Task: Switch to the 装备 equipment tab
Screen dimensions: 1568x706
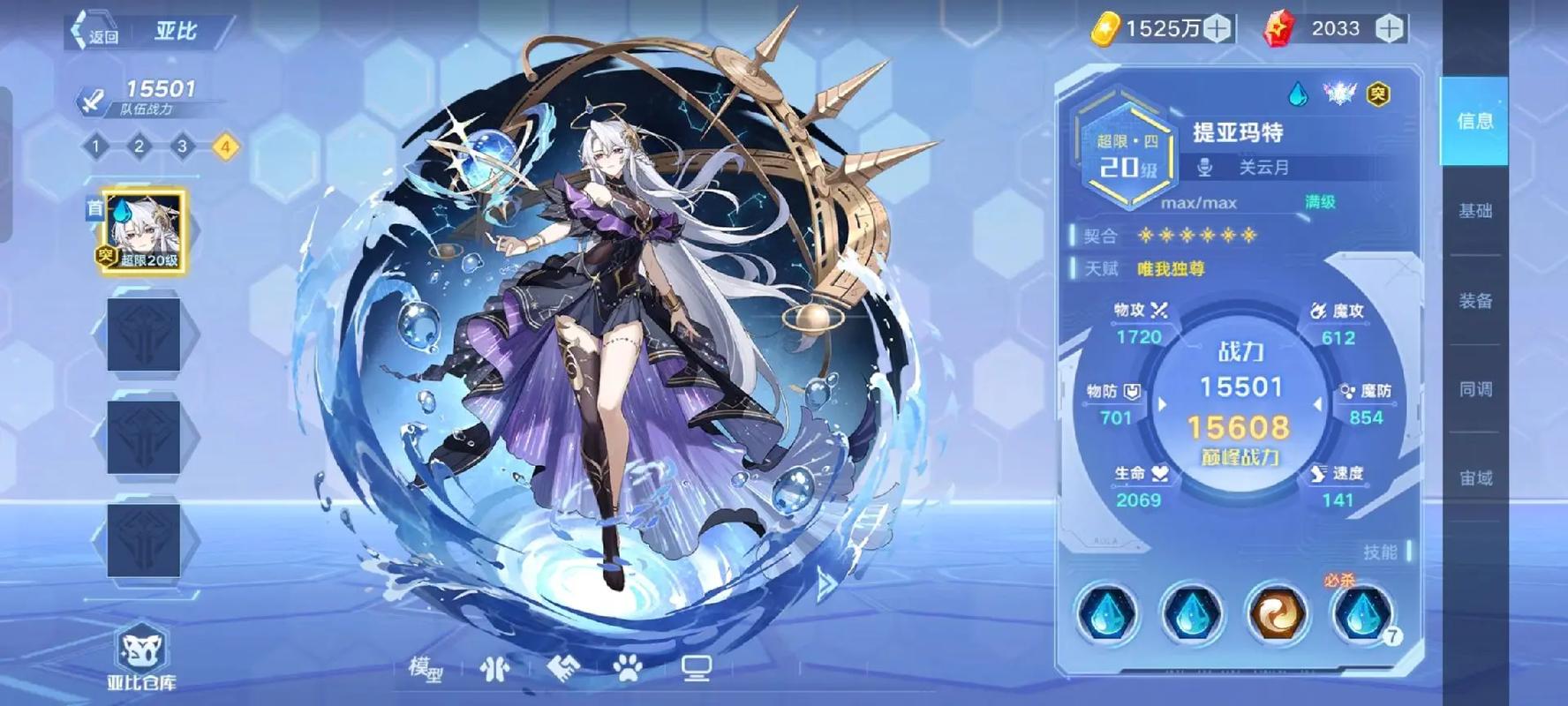Action: (x=1473, y=301)
